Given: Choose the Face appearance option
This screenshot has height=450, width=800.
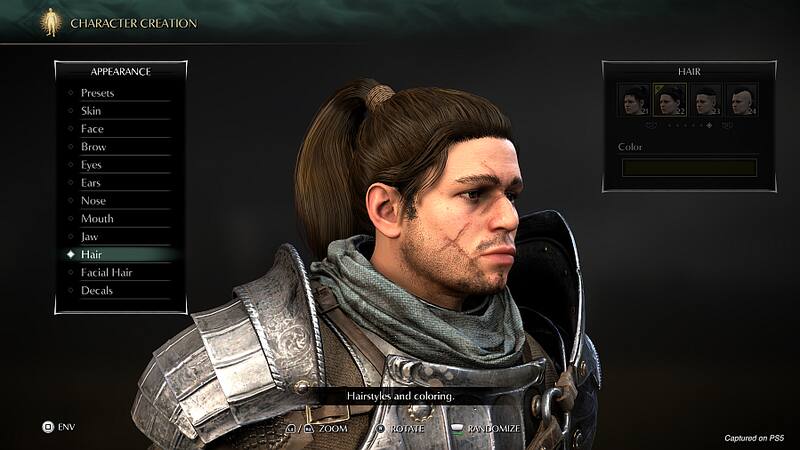Looking at the screenshot, I should click(x=92, y=129).
